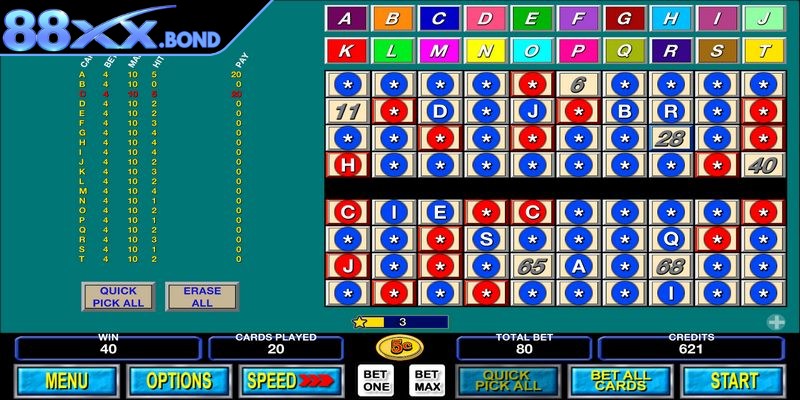Open the OPTIONS panel
Image resolution: width=800 pixels, height=400 pixels.
click(x=179, y=381)
